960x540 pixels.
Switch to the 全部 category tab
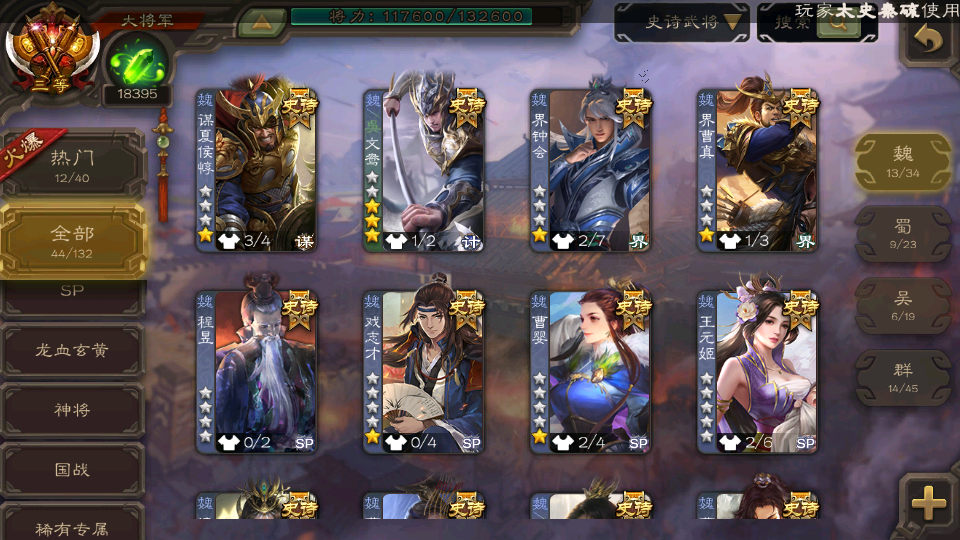pyautogui.click(x=73, y=239)
